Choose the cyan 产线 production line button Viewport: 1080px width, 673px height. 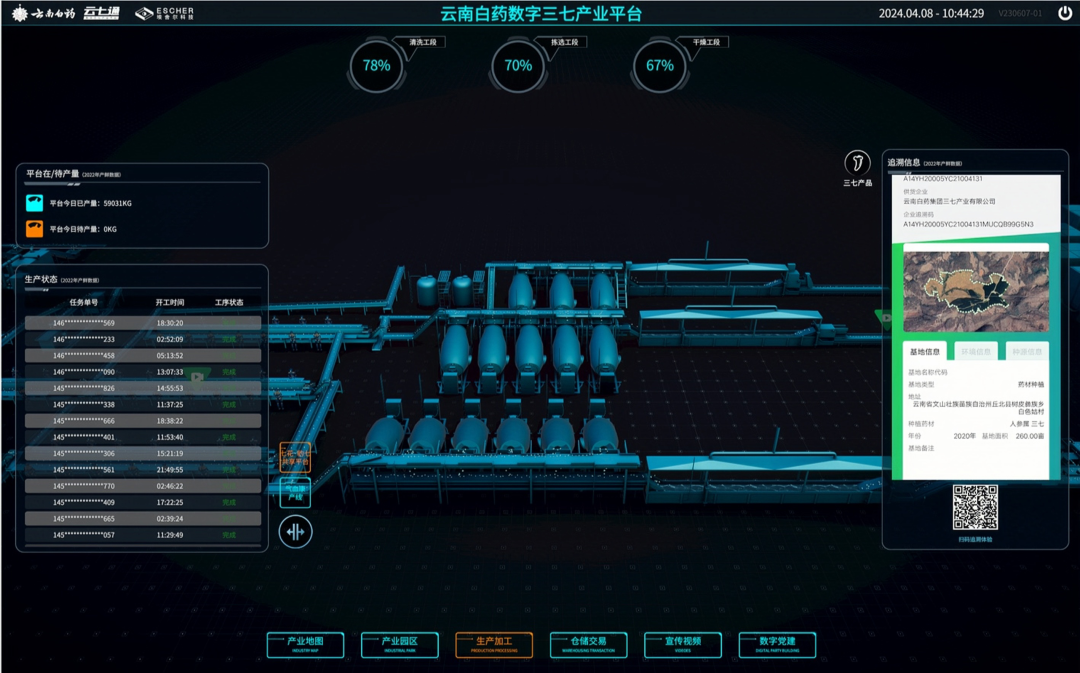point(295,492)
